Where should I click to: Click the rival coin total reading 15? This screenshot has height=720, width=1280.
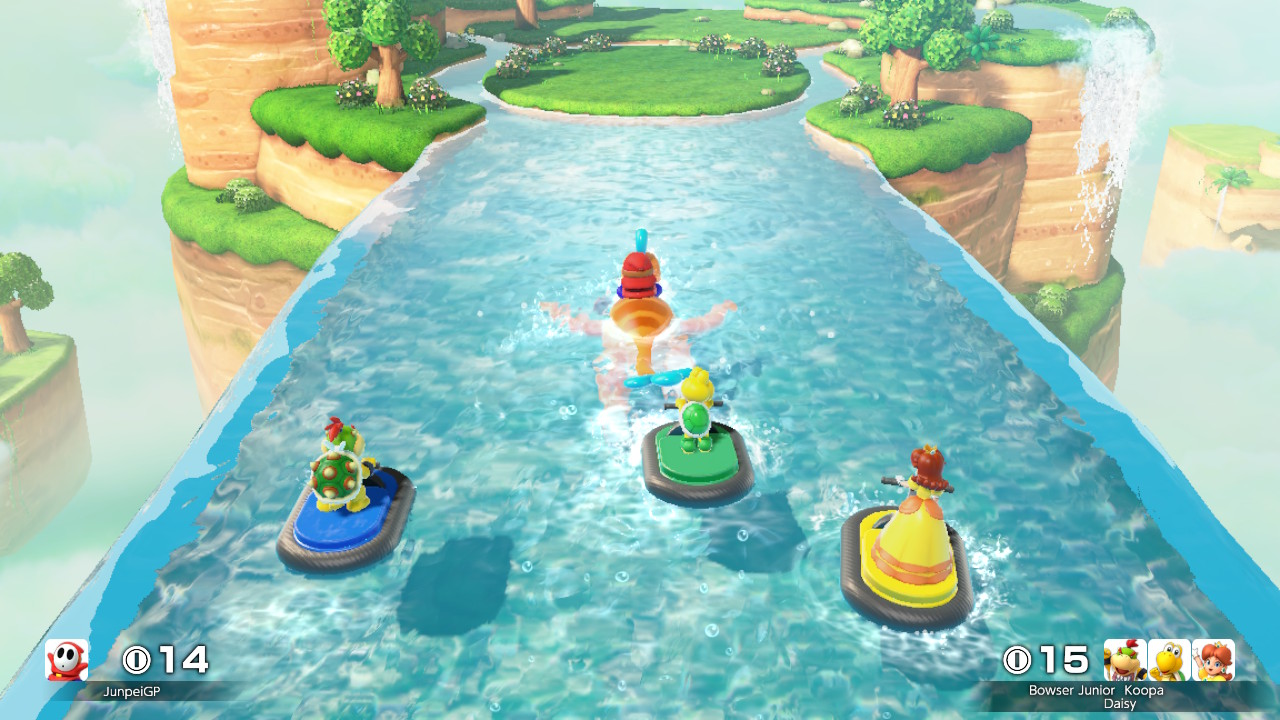1063,660
